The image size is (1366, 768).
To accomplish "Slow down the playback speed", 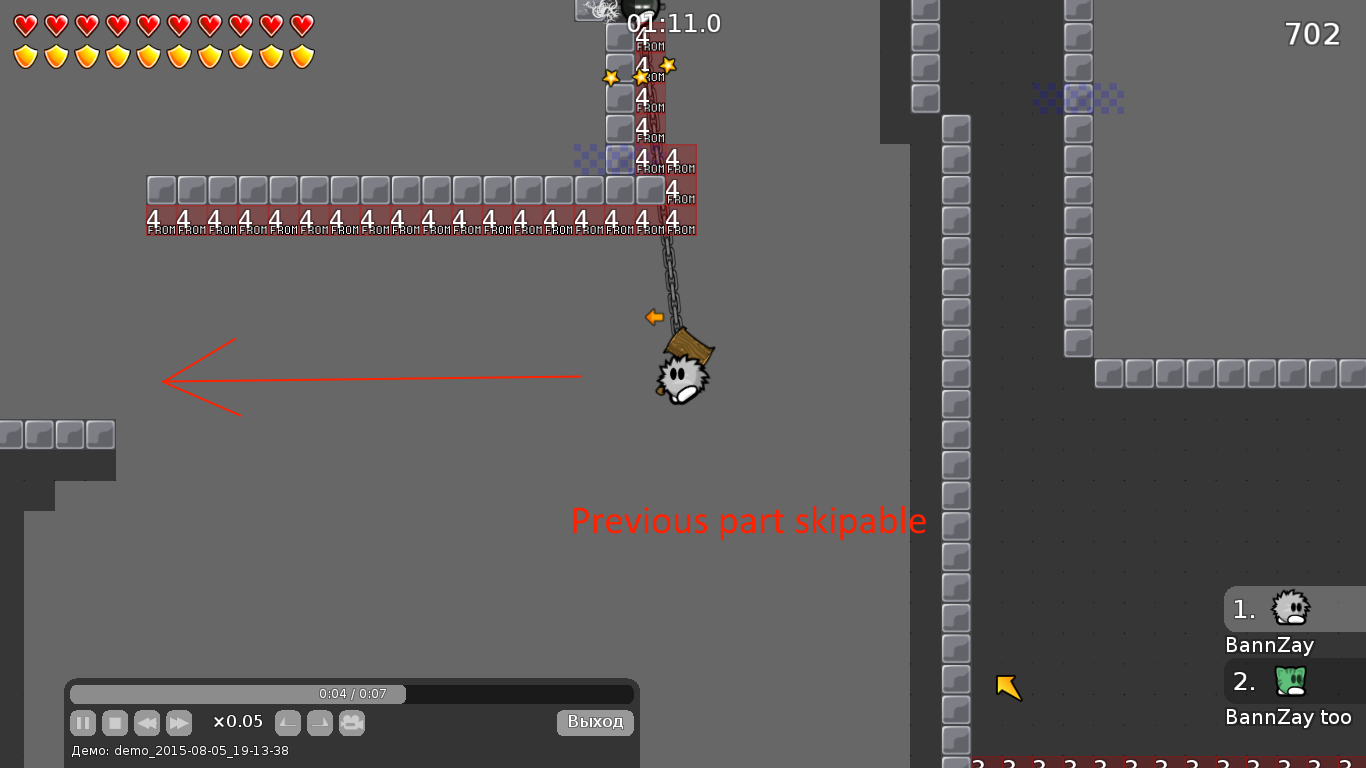I will pyautogui.click(x=147, y=723).
